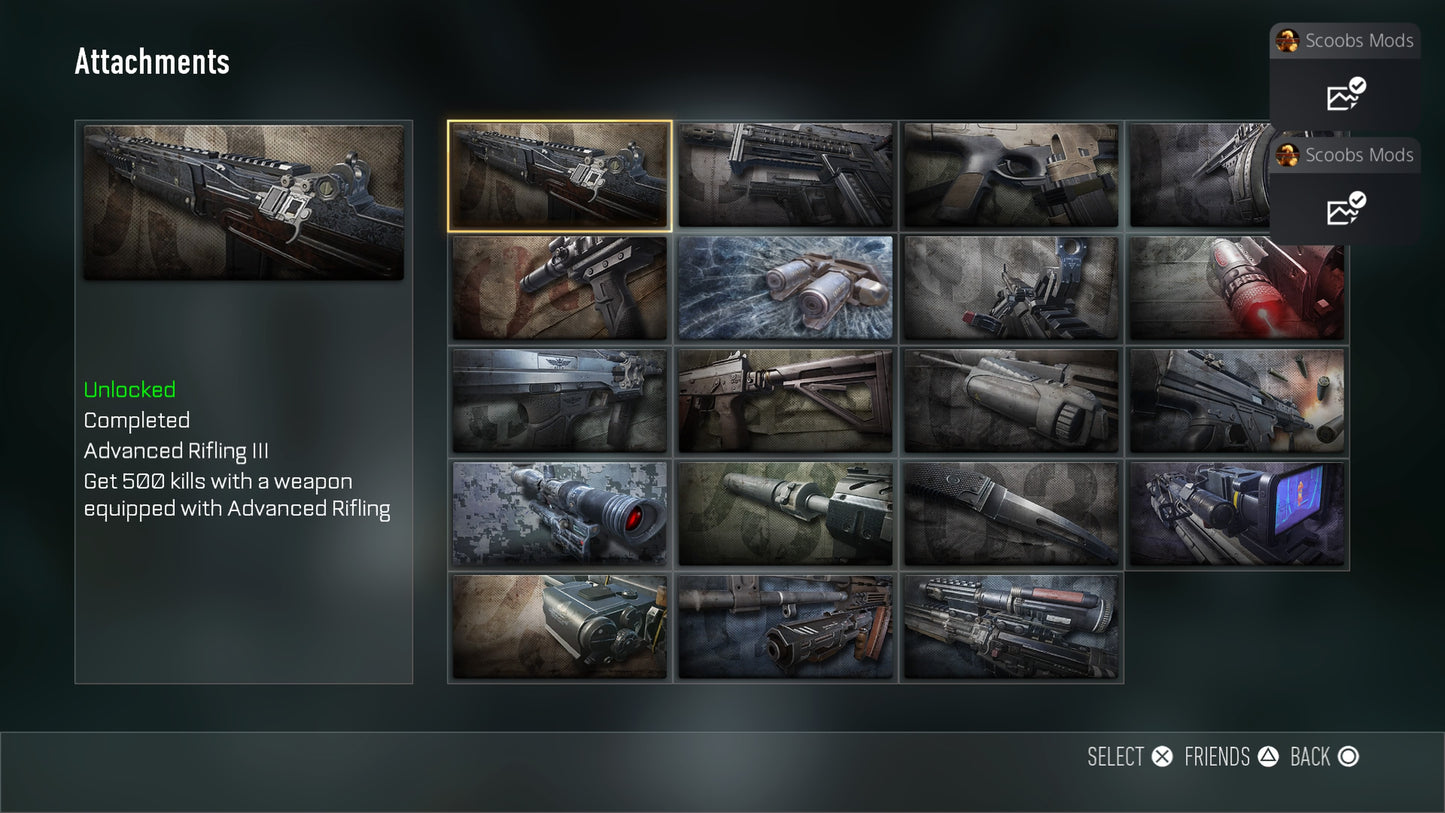Image resolution: width=1445 pixels, height=813 pixels.
Task: Open the top Scoobs Mods notification banner
Action: tap(1344, 41)
